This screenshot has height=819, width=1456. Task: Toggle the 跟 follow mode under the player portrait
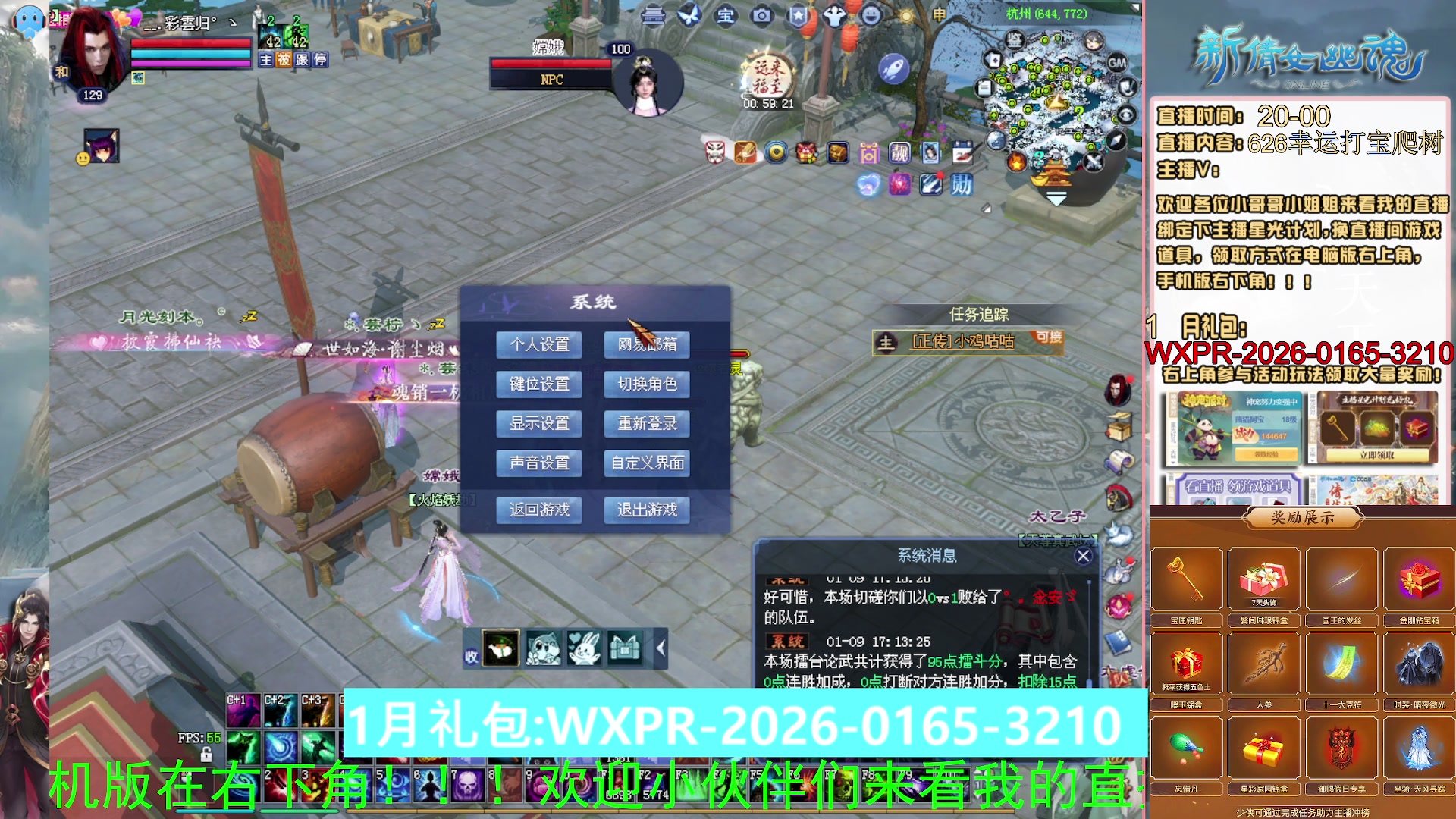click(x=301, y=60)
